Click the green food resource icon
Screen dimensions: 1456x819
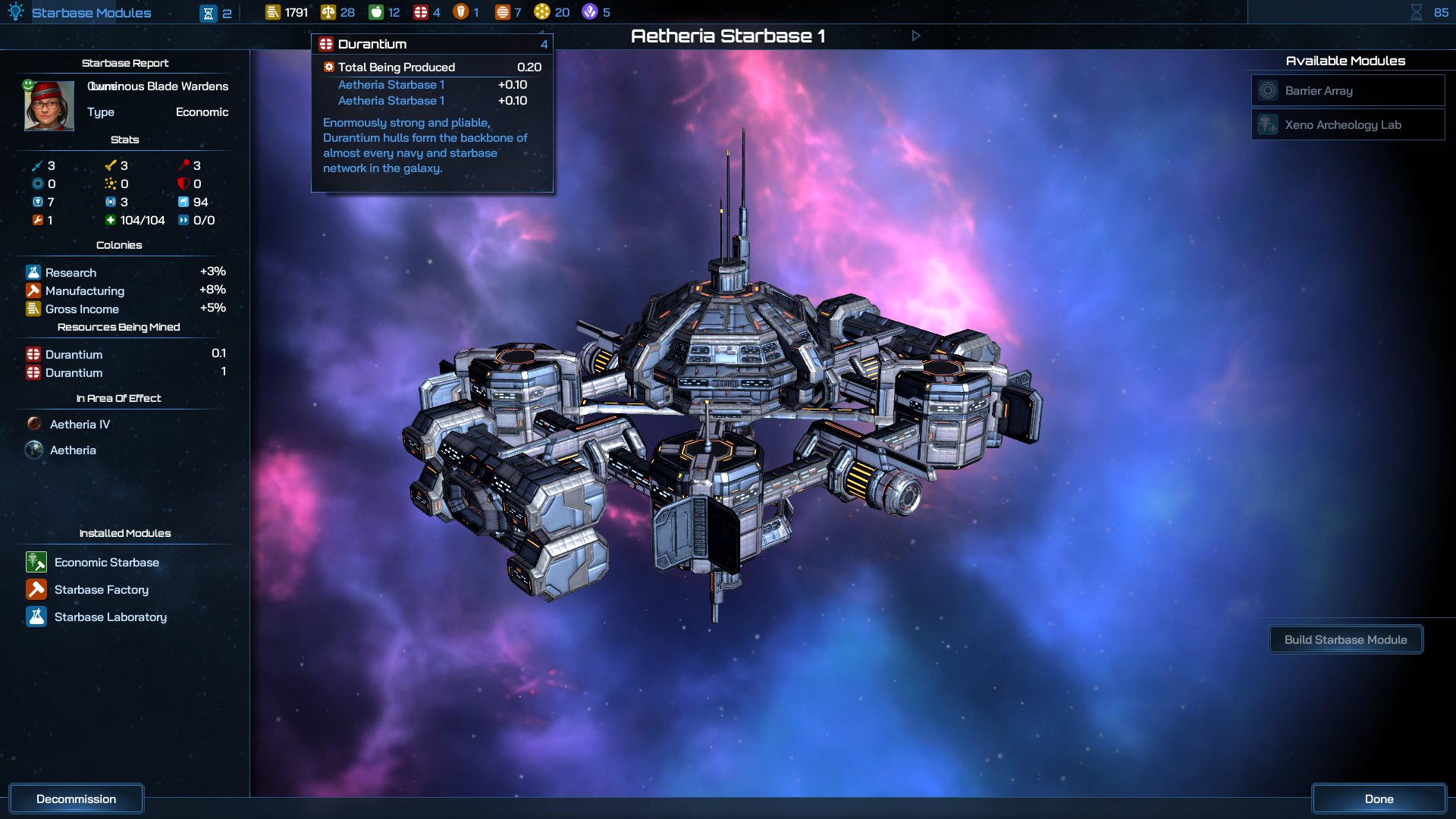[x=376, y=12]
